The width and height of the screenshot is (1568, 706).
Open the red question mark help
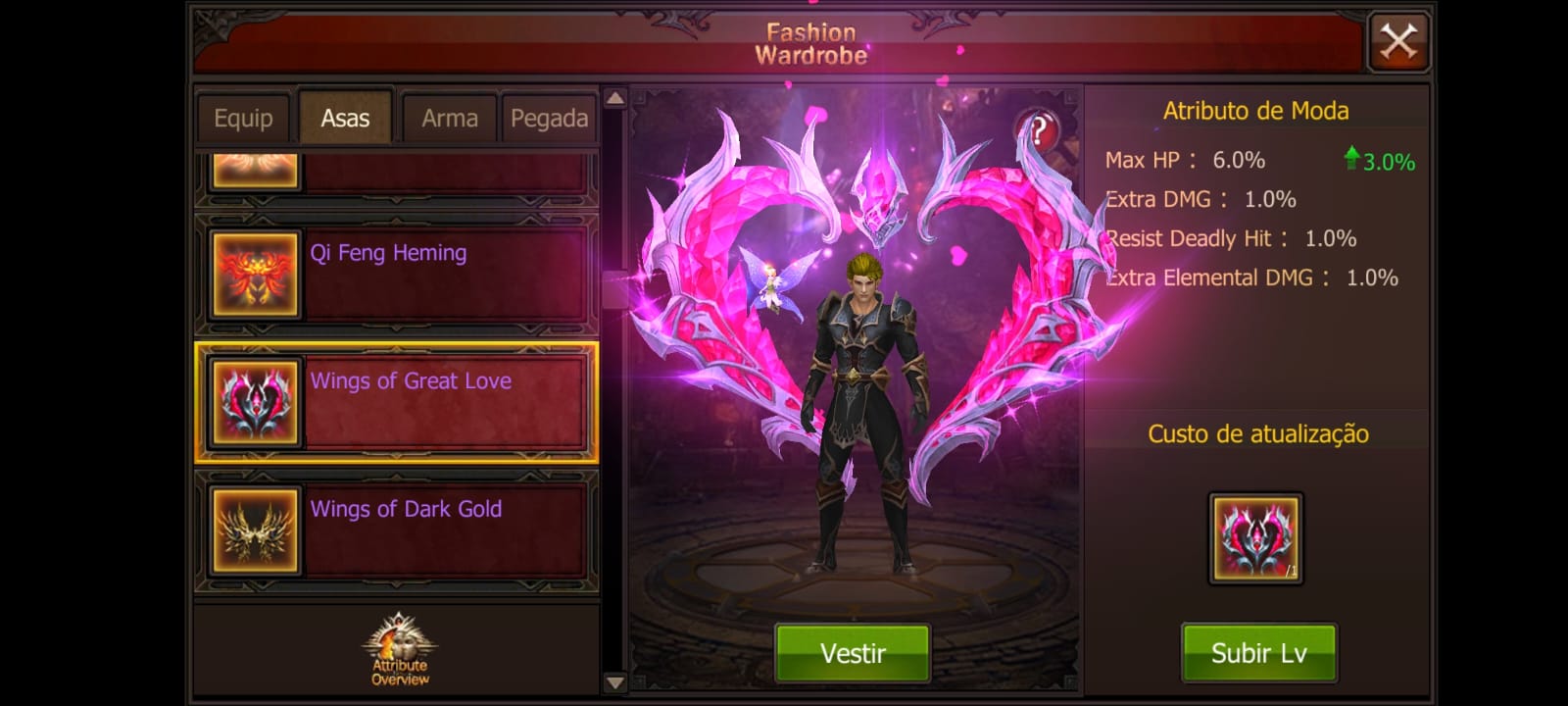pos(1039,130)
